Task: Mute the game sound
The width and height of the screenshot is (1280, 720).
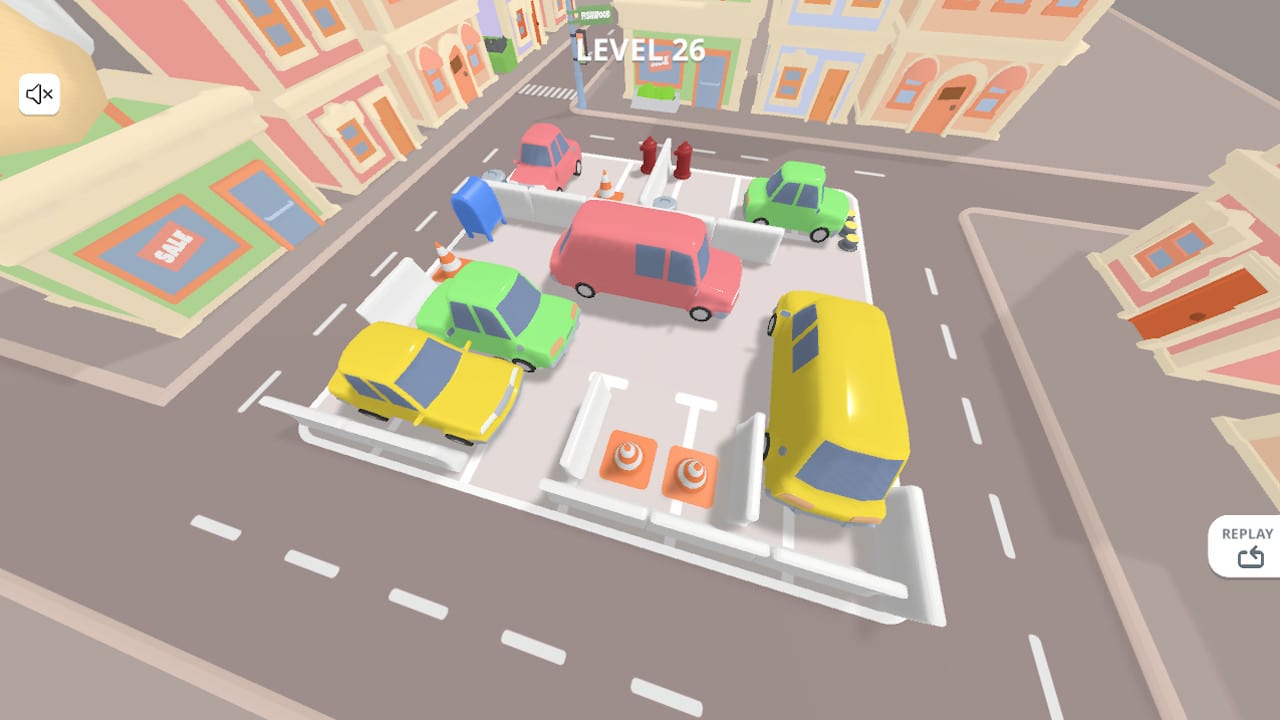Action: pyautogui.click(x=39, y=93)
